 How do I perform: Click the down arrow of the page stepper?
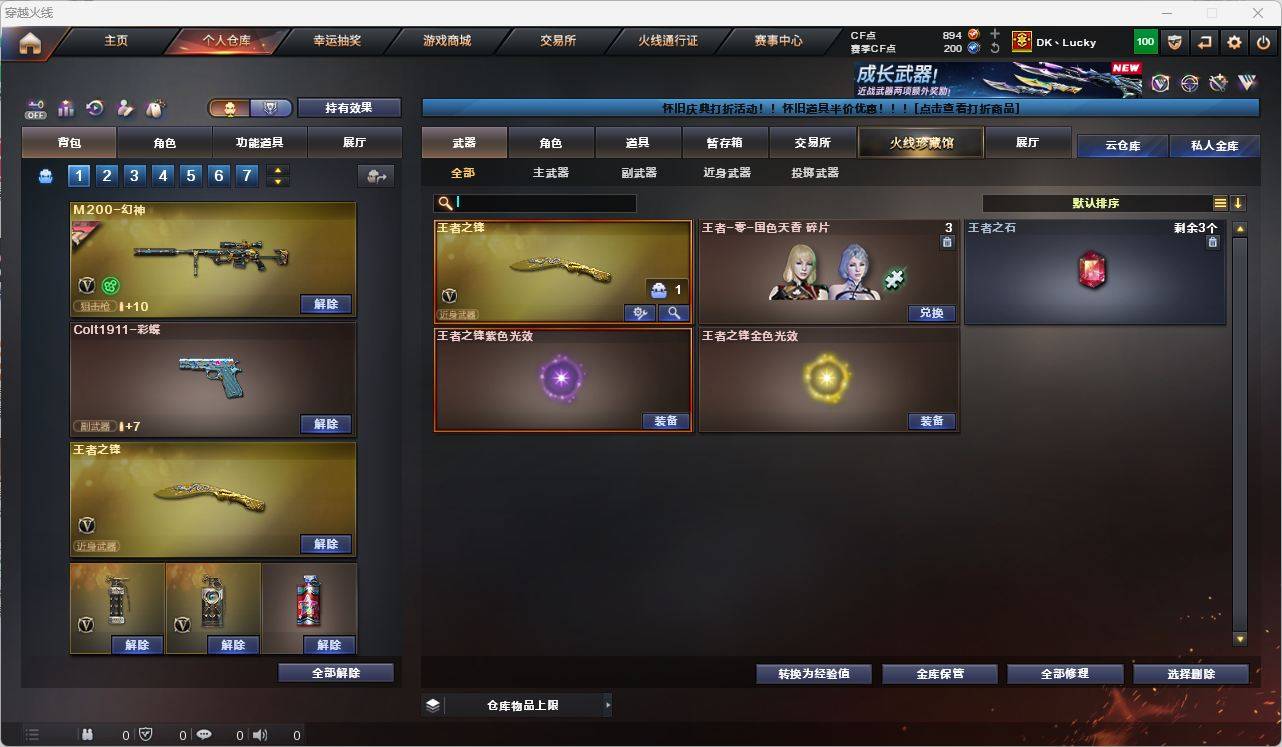tap(278, 182)
